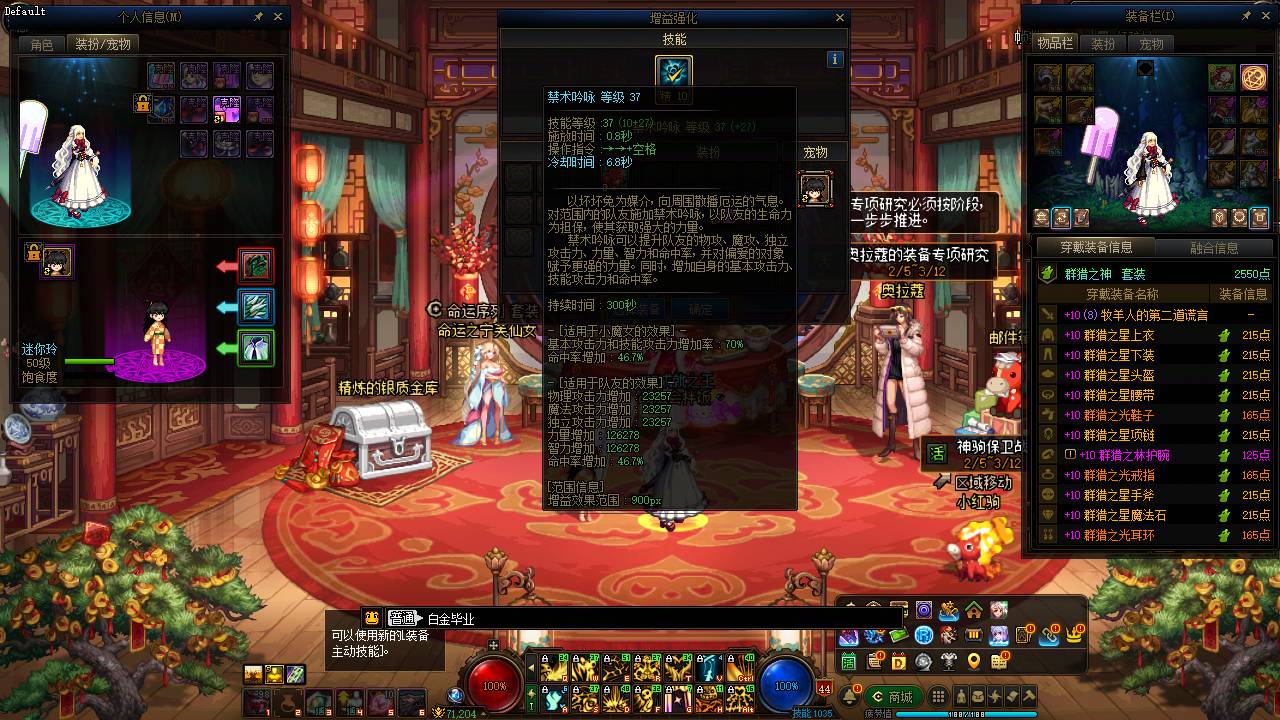Image resolution: width=1280 pixels, height=720 pixels.
Task: Toggle the pin on the 个人信息 window
Action: 258,16
